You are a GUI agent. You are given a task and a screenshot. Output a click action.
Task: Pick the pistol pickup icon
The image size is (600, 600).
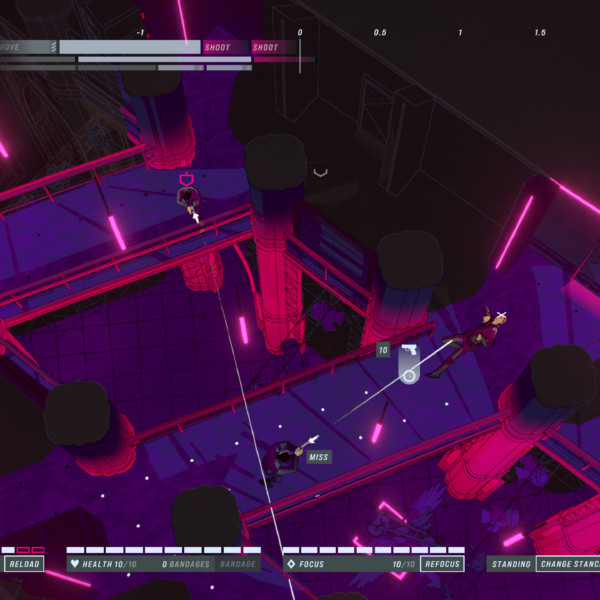click(x=409, y=350)
